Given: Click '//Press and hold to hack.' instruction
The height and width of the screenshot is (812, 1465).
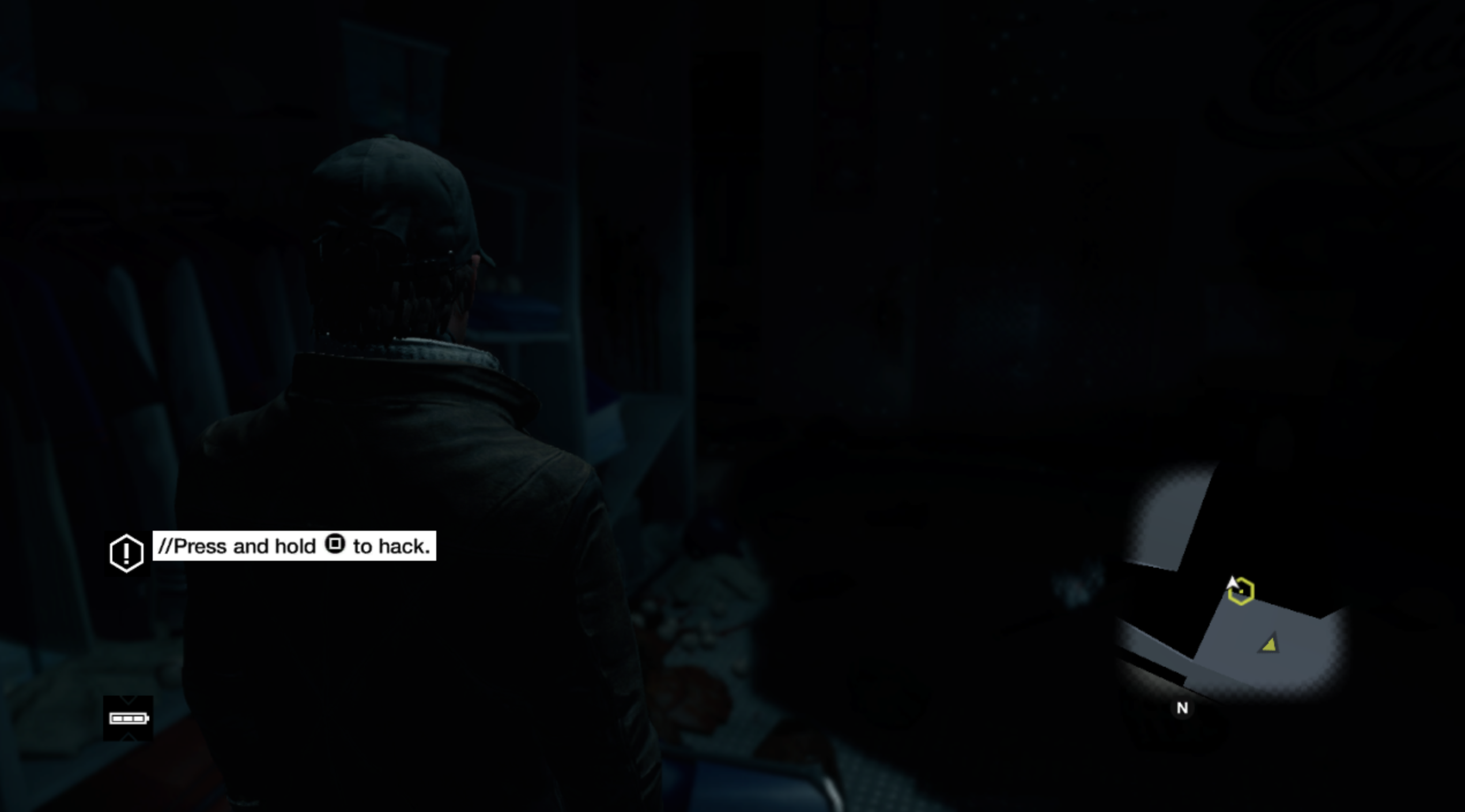Looking at the screenshot, I should [x=295, y=546].
